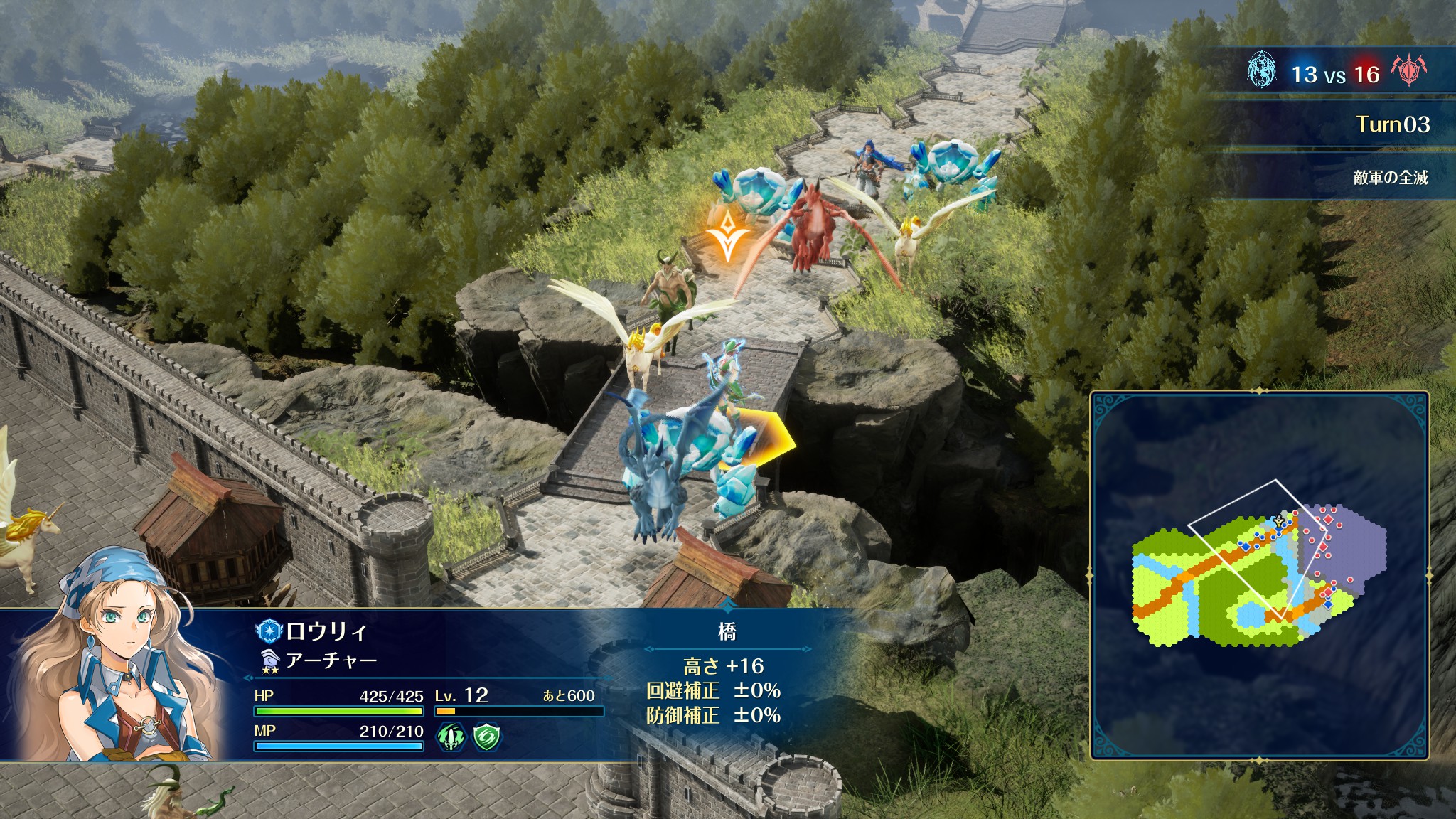The height and width of the screenshot is (819, 1456).
Task: Click the blue dragon army crest
Action: point(1262,71)
